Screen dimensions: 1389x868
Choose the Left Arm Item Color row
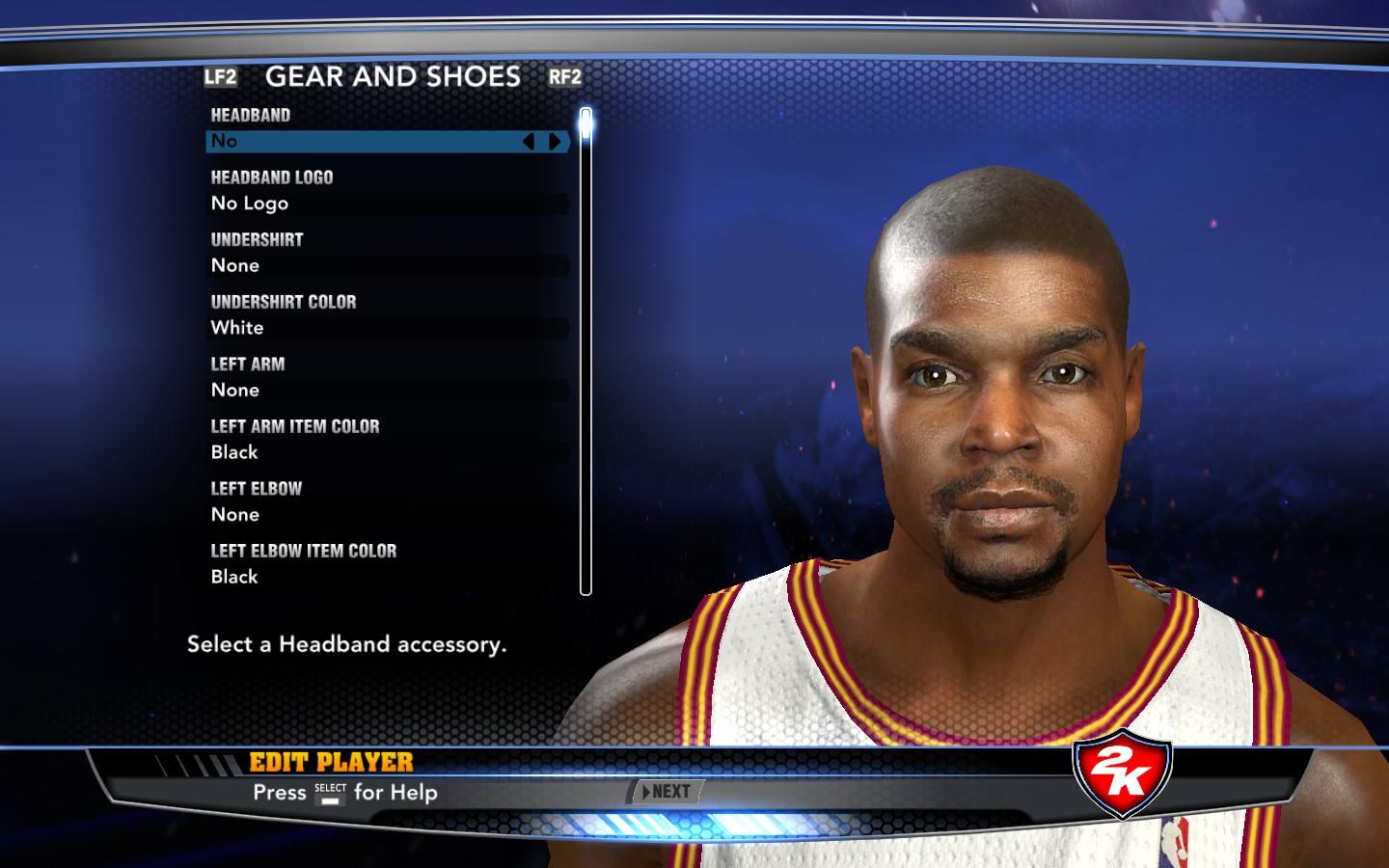click(388, 452)
